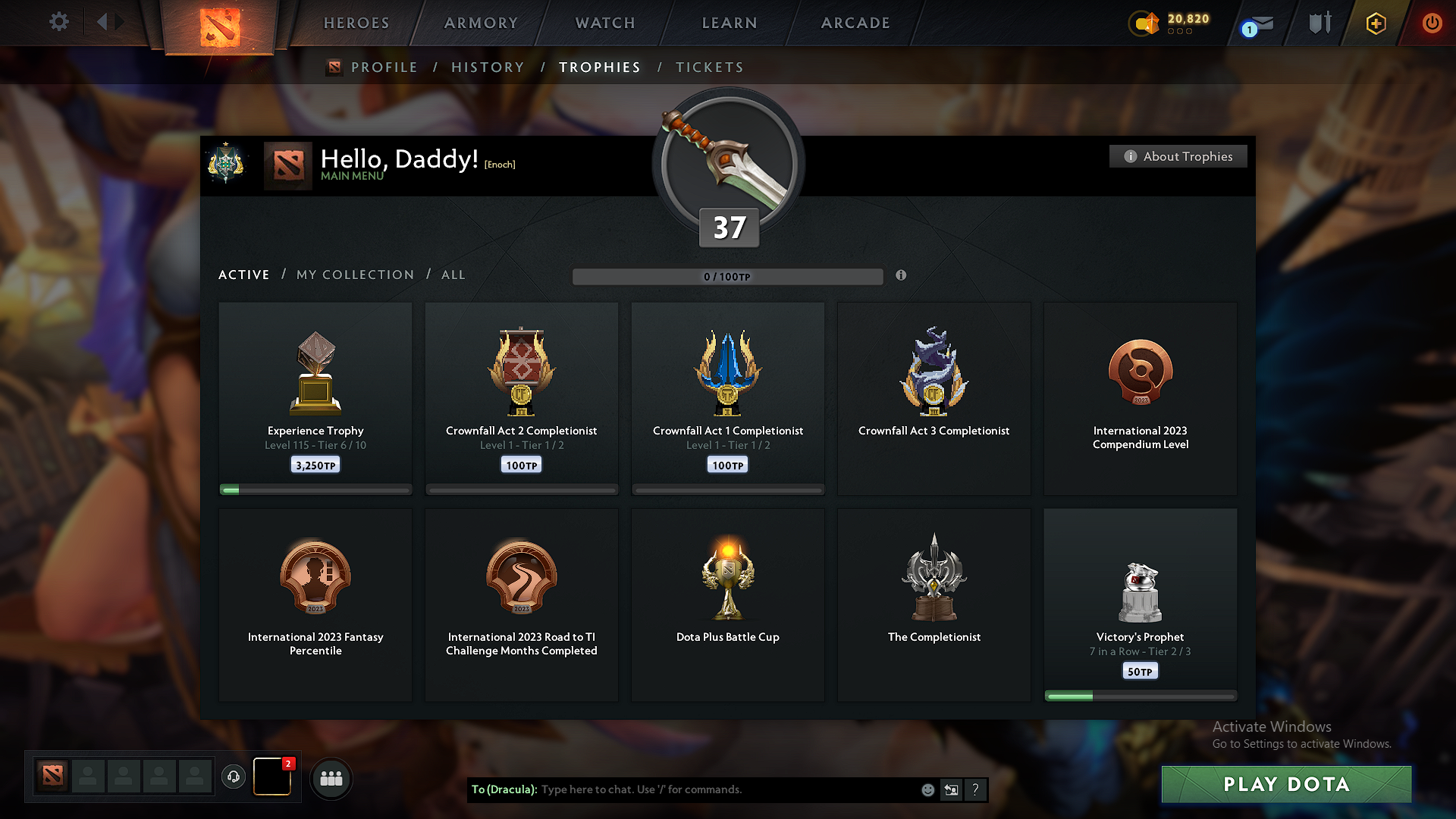Open the friends list icon near the chat
The width and height of the screenshot is (1456, 819).
[x=331, y=778]
